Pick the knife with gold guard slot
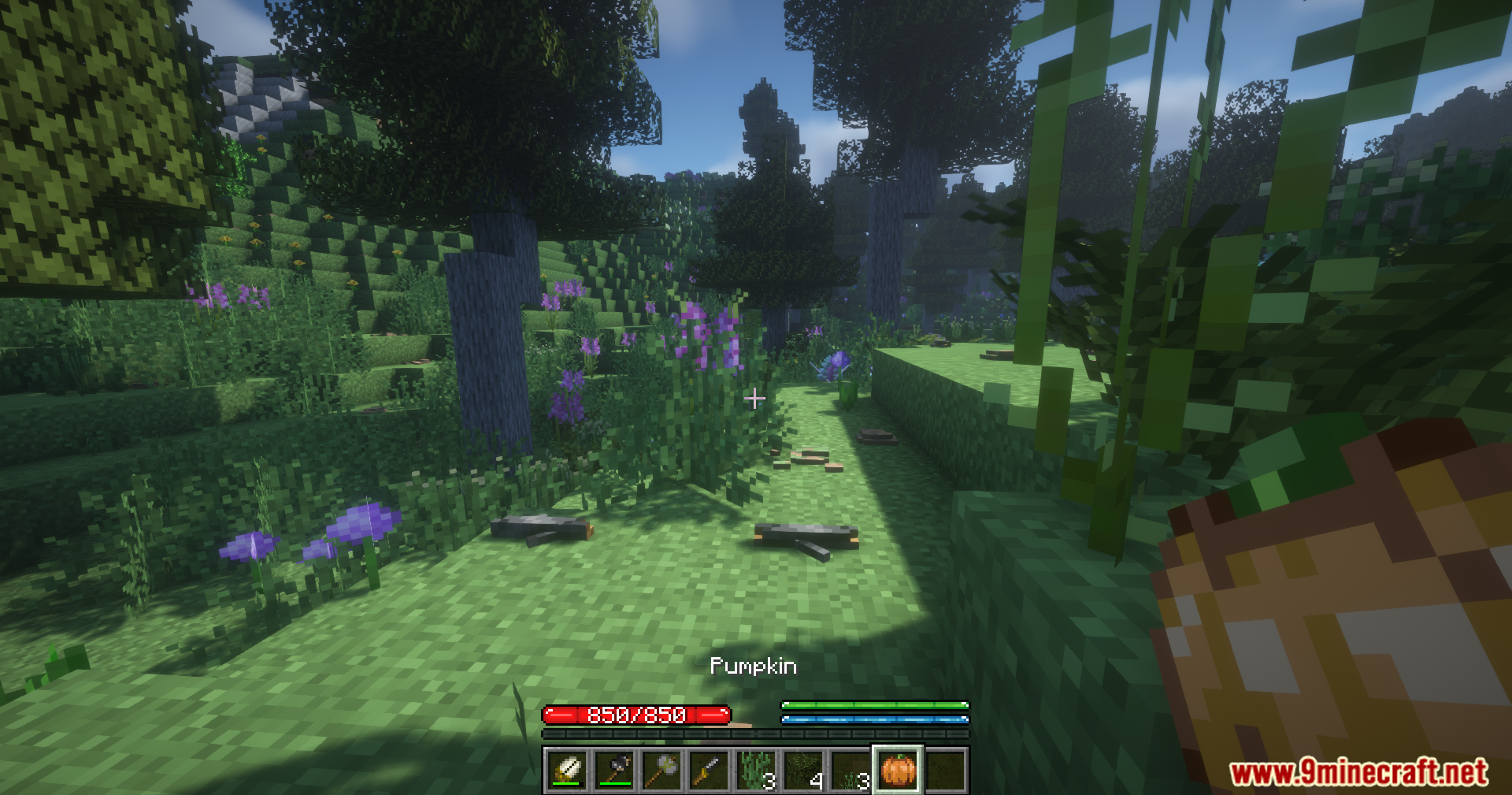 pyautogui.click(x=709, y=770)
